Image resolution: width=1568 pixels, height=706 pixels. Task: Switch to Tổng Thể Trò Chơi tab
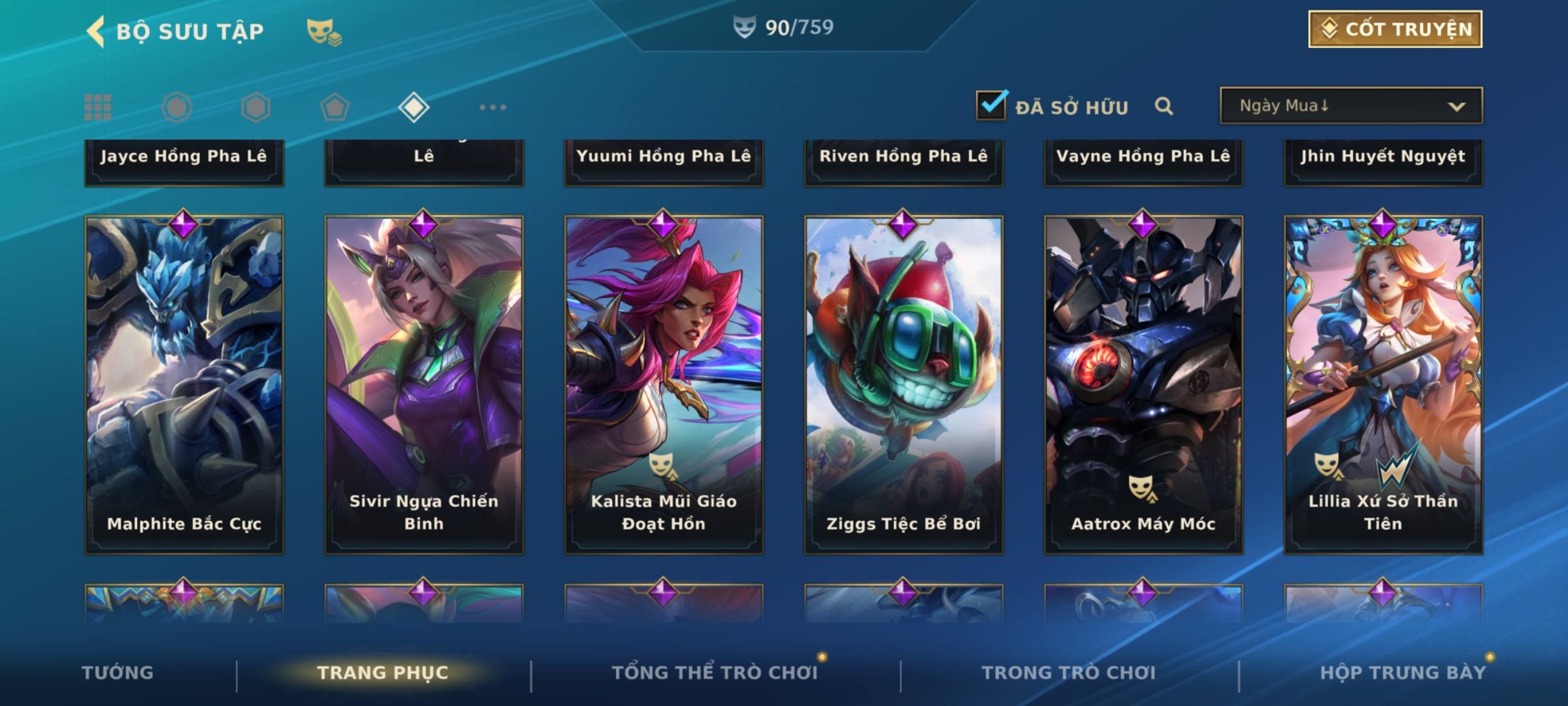point(715,673)
